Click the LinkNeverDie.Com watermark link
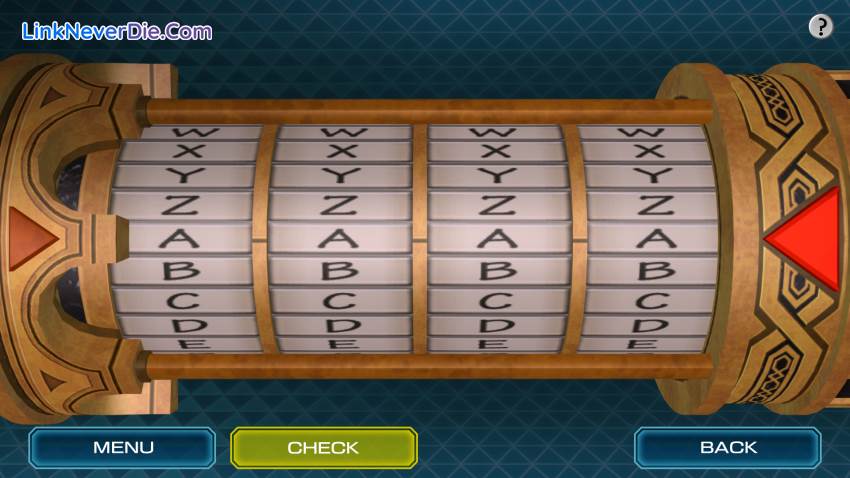This screenshot has width=850, height=478. point(116,31)
